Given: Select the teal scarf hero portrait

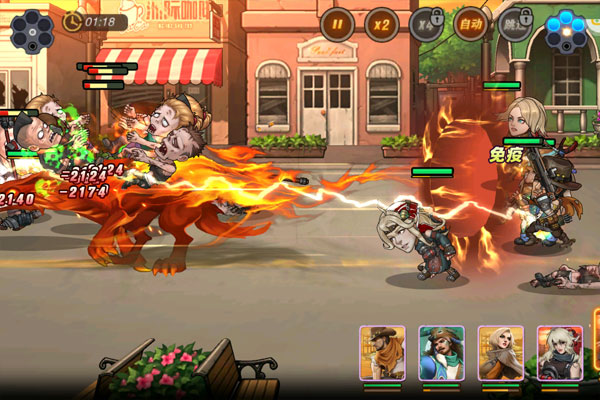Looking at the screenshot, I should coord(441,353).
